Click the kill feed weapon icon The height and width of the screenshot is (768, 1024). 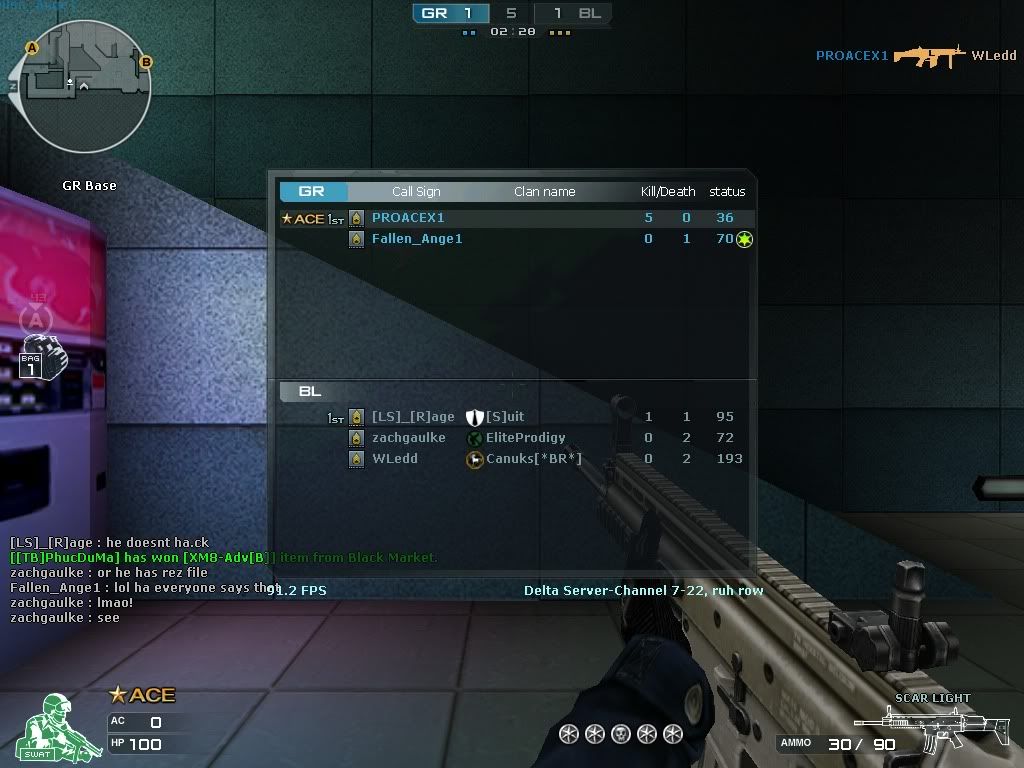point(929,56)
